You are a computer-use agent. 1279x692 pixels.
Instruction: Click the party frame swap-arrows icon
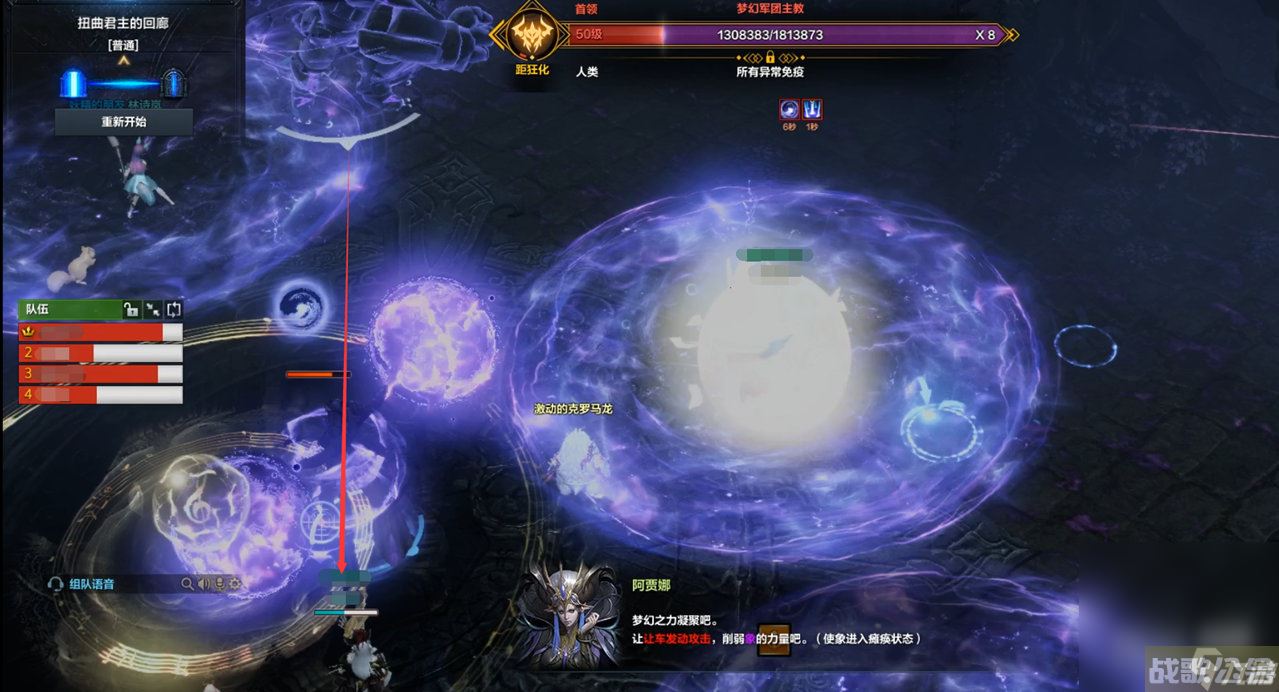174,310
